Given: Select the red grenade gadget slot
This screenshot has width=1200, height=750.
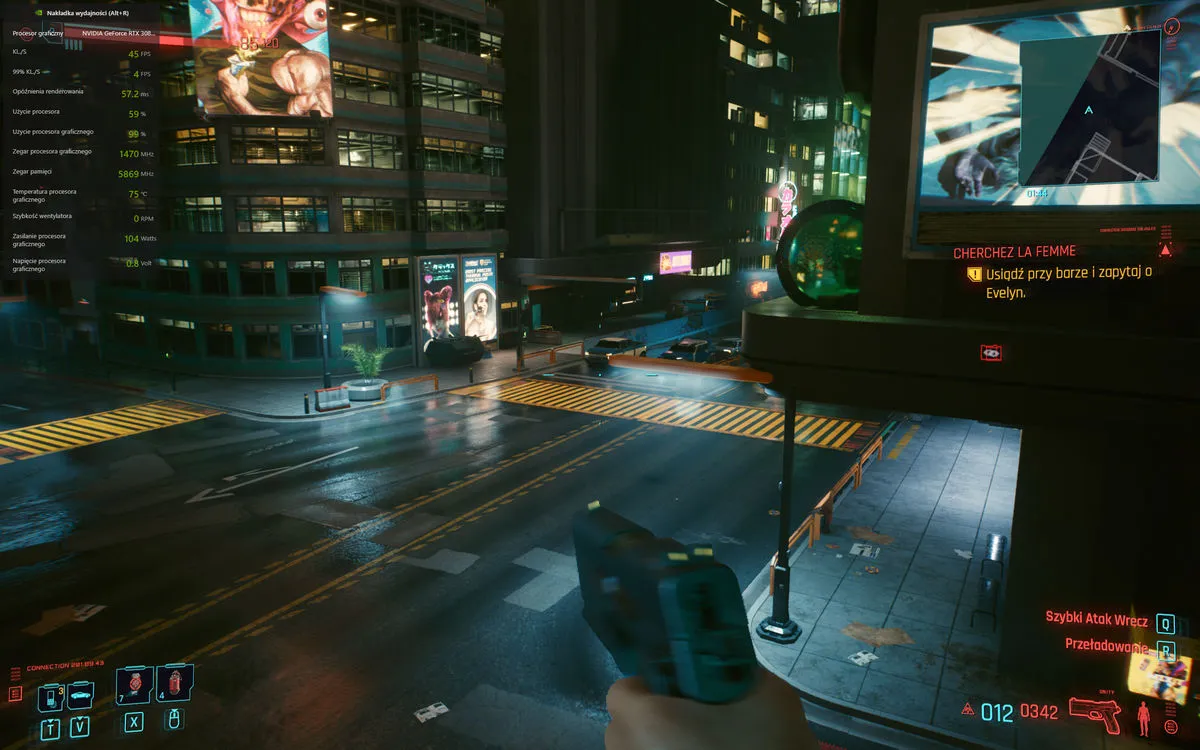Looking at the screenshot, I should [x=175, y=684].
